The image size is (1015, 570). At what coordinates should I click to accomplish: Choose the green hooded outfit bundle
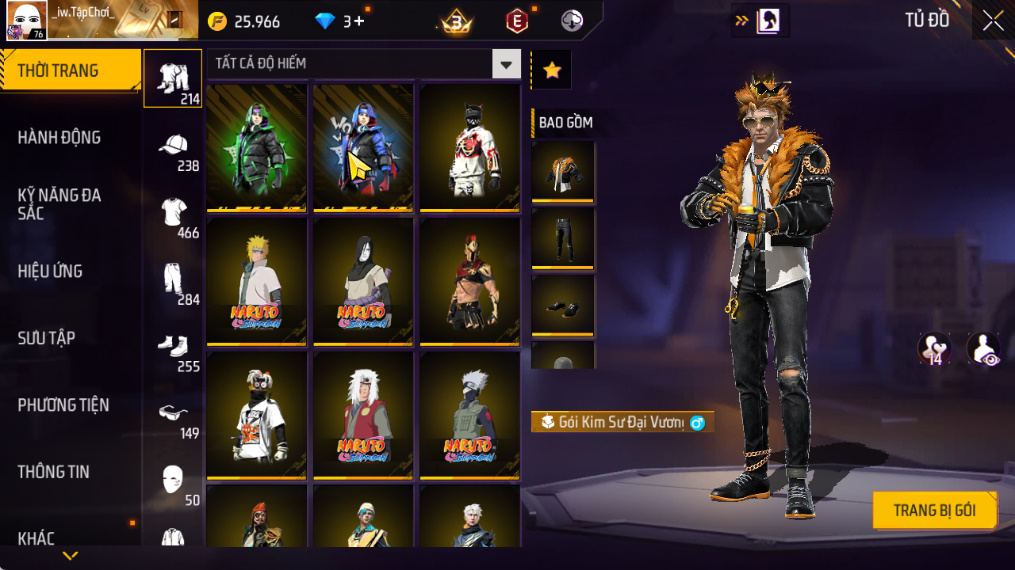[257, 147]
